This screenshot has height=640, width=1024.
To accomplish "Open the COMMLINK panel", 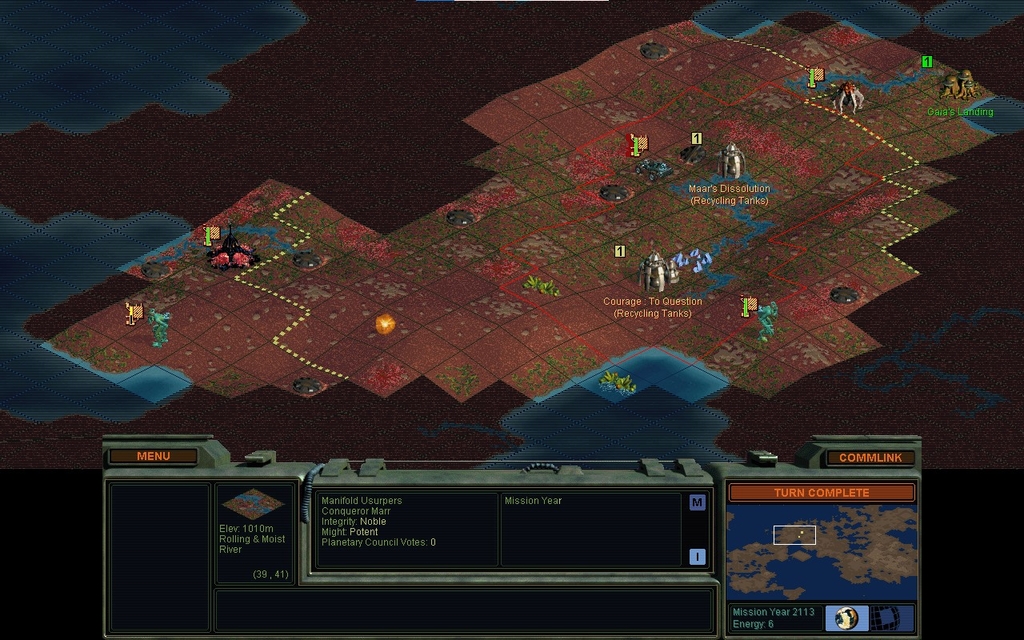I will point(870,458).
